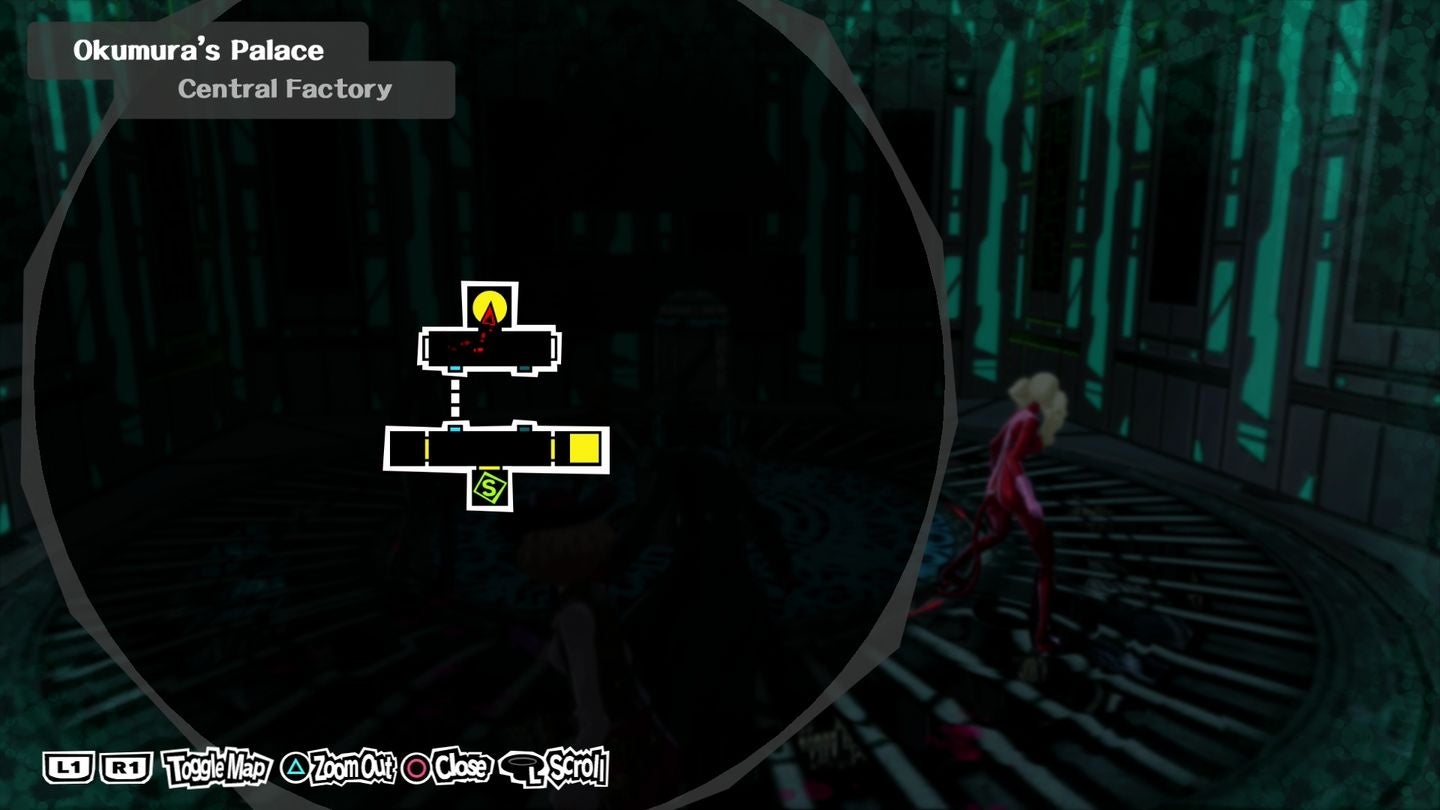Screen dimensions: 1440x810
Task: Click the green Safe Room 'S' icon
Action: [x=489, y=488]
